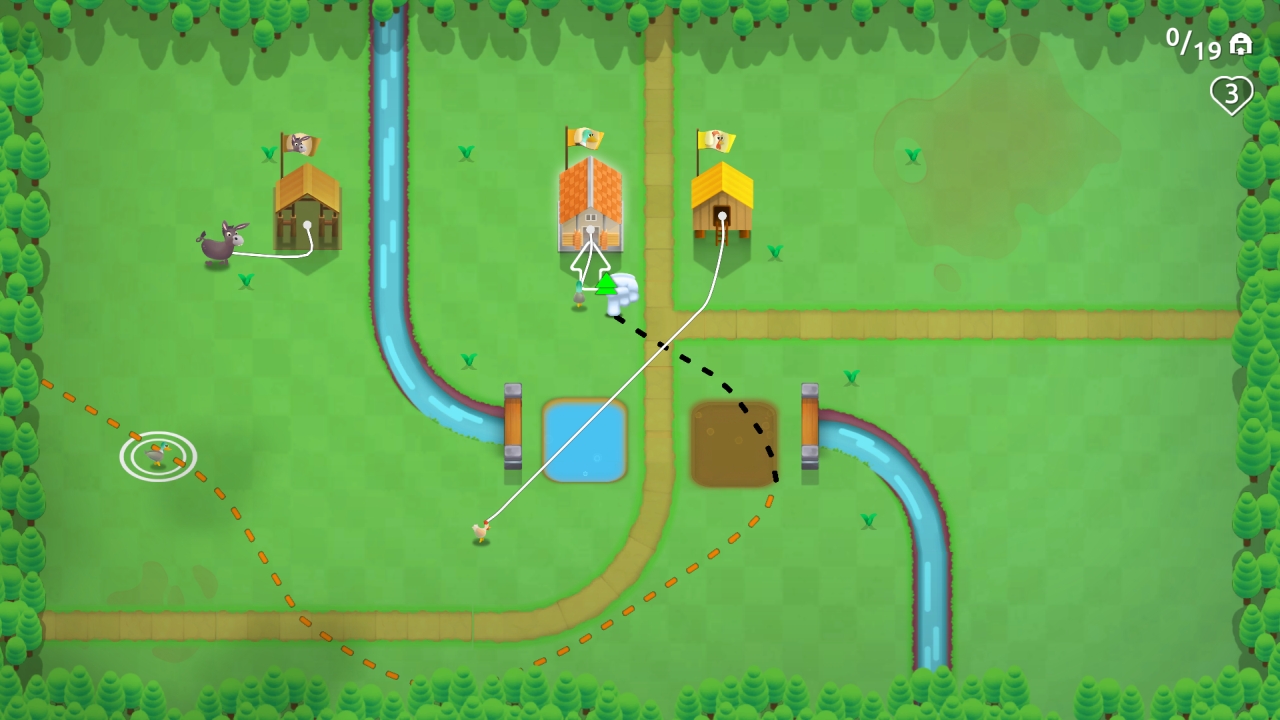Screen dimensions: 1280x720
Task: Select the chicken below the water pond
Action: pyautogui.click(x=484, y=532)
